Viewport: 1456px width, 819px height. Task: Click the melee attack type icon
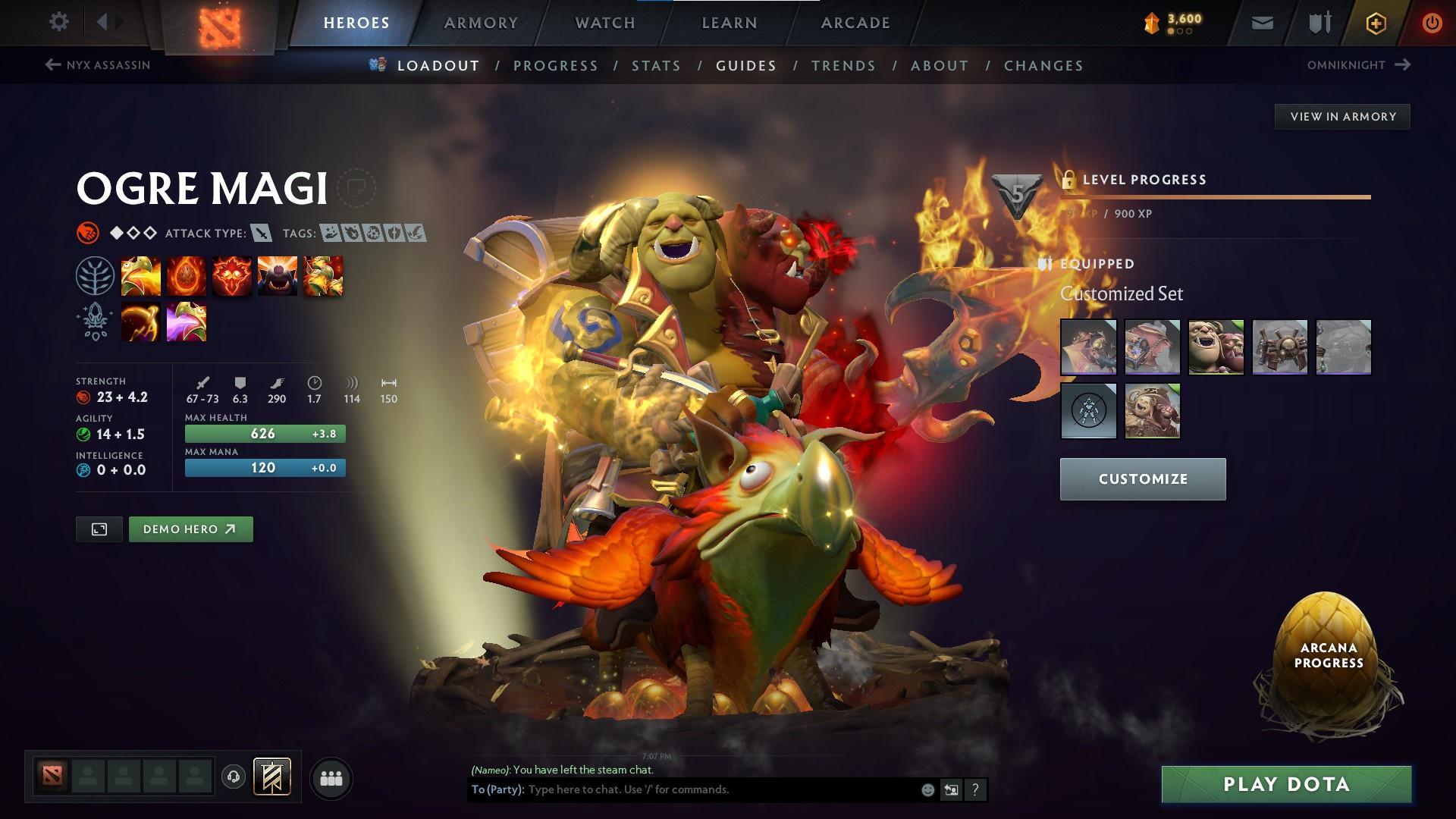click(x=262, y=234)
